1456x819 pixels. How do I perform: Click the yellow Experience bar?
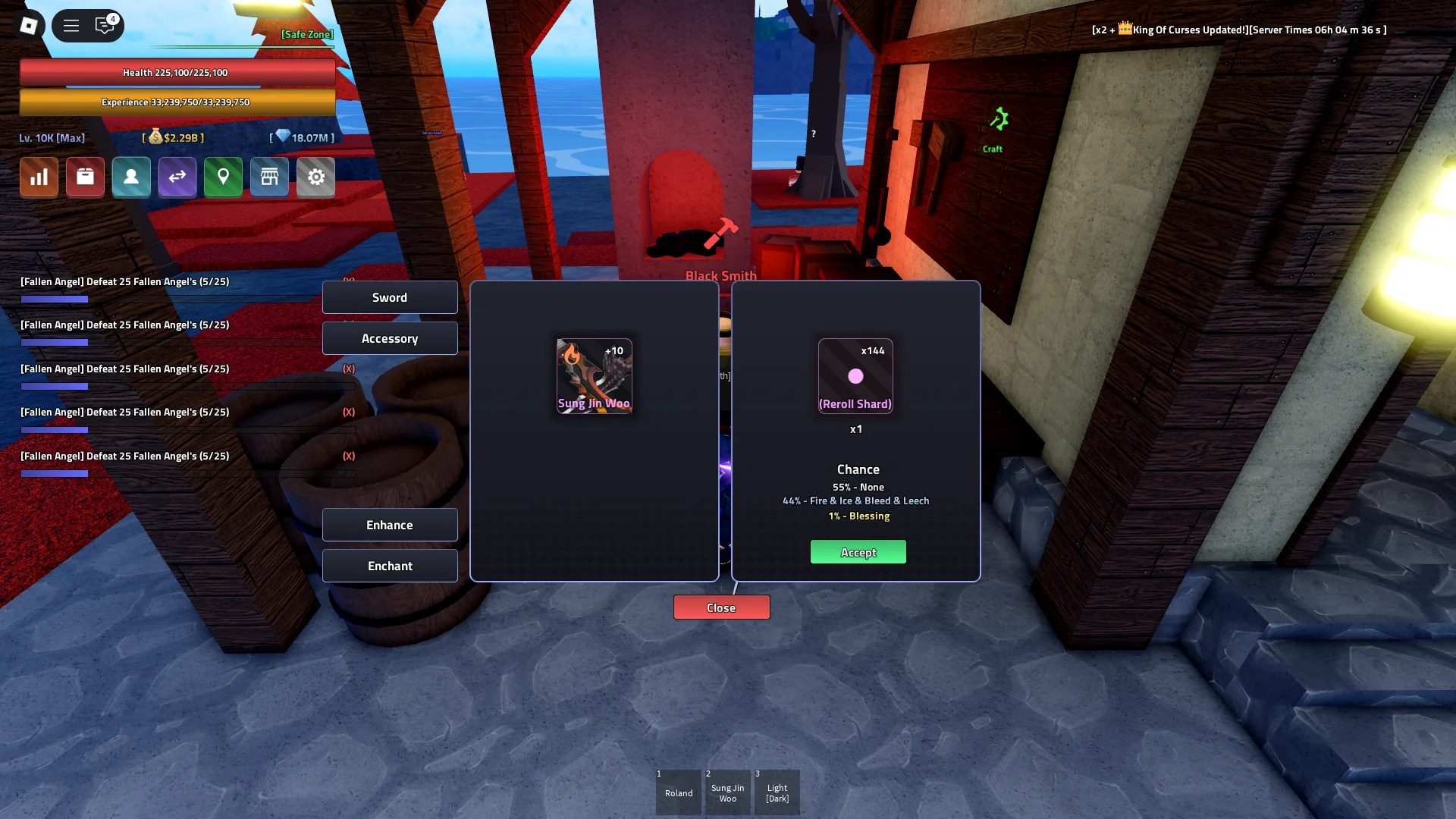click(x=177, y=101)
